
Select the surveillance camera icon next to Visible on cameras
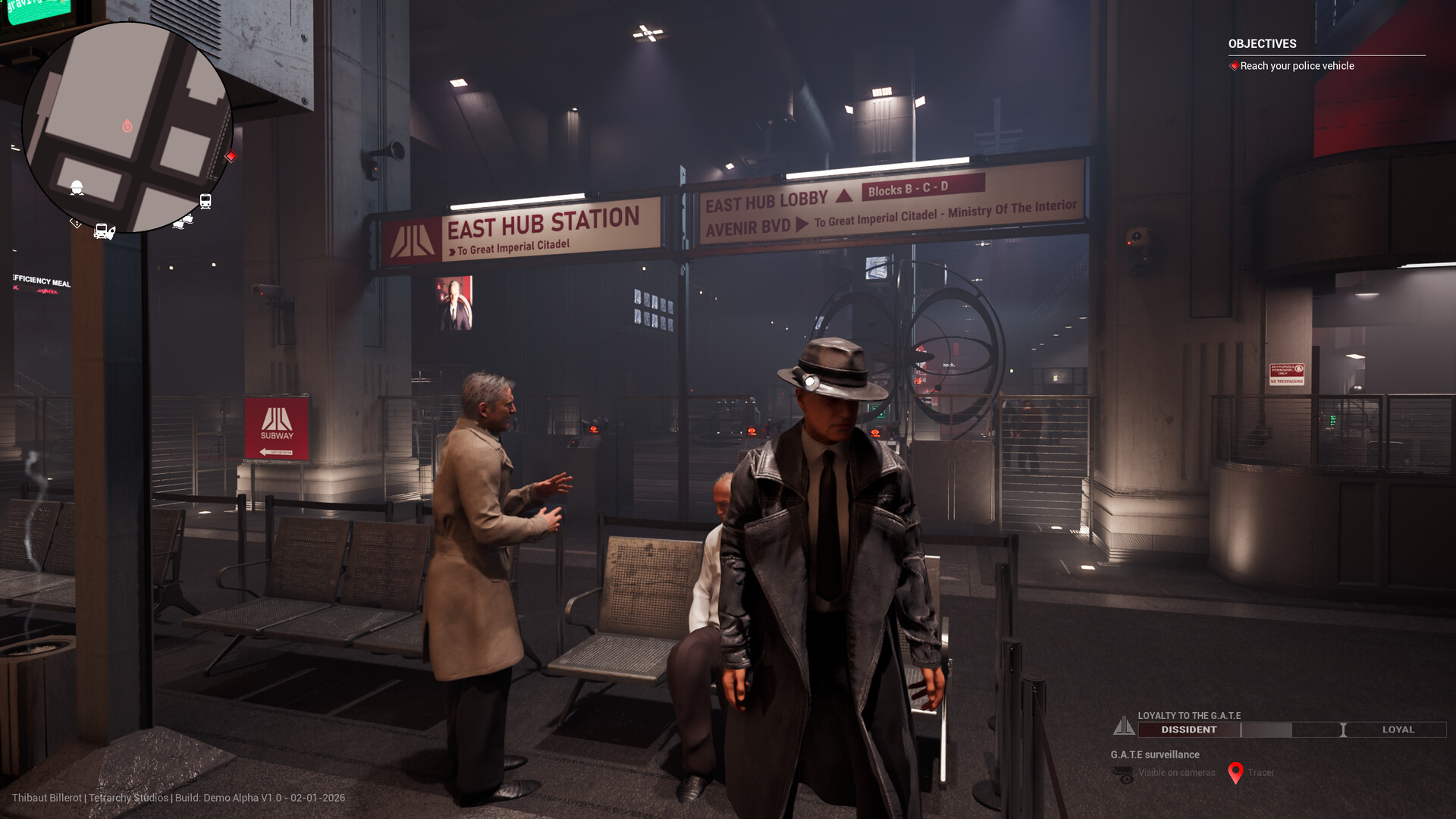coord(1123,773)
